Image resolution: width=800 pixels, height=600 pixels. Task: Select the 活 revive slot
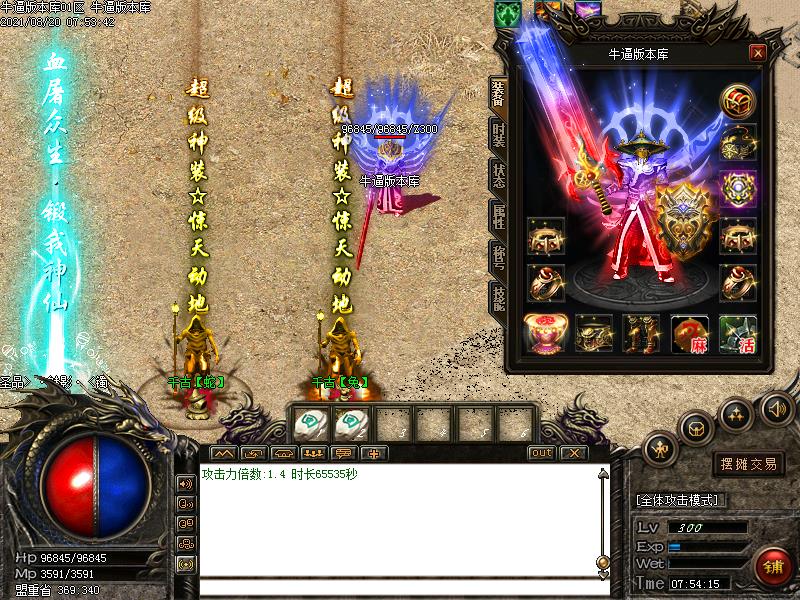[738, 334]
